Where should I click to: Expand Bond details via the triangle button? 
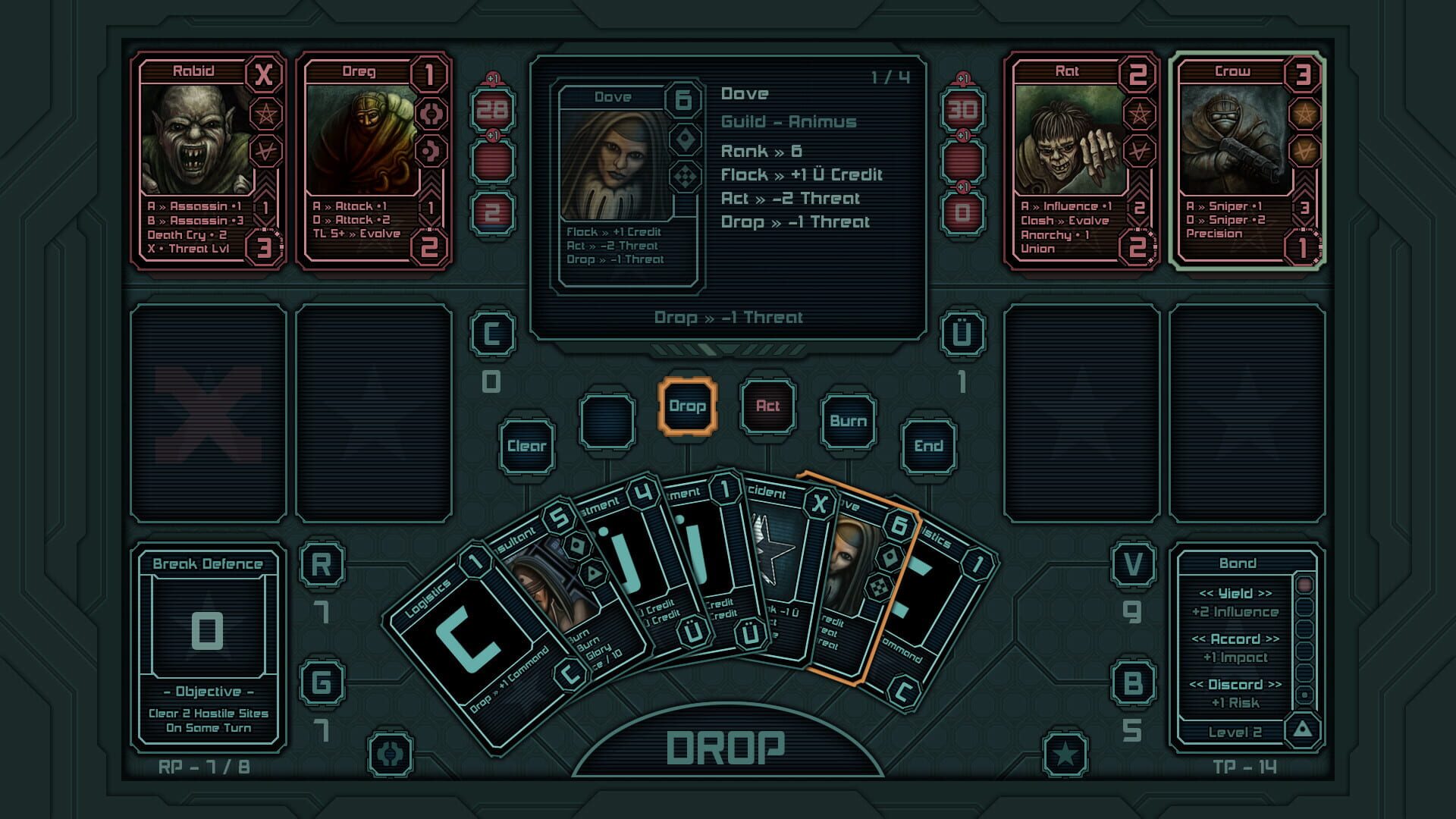1302,730
